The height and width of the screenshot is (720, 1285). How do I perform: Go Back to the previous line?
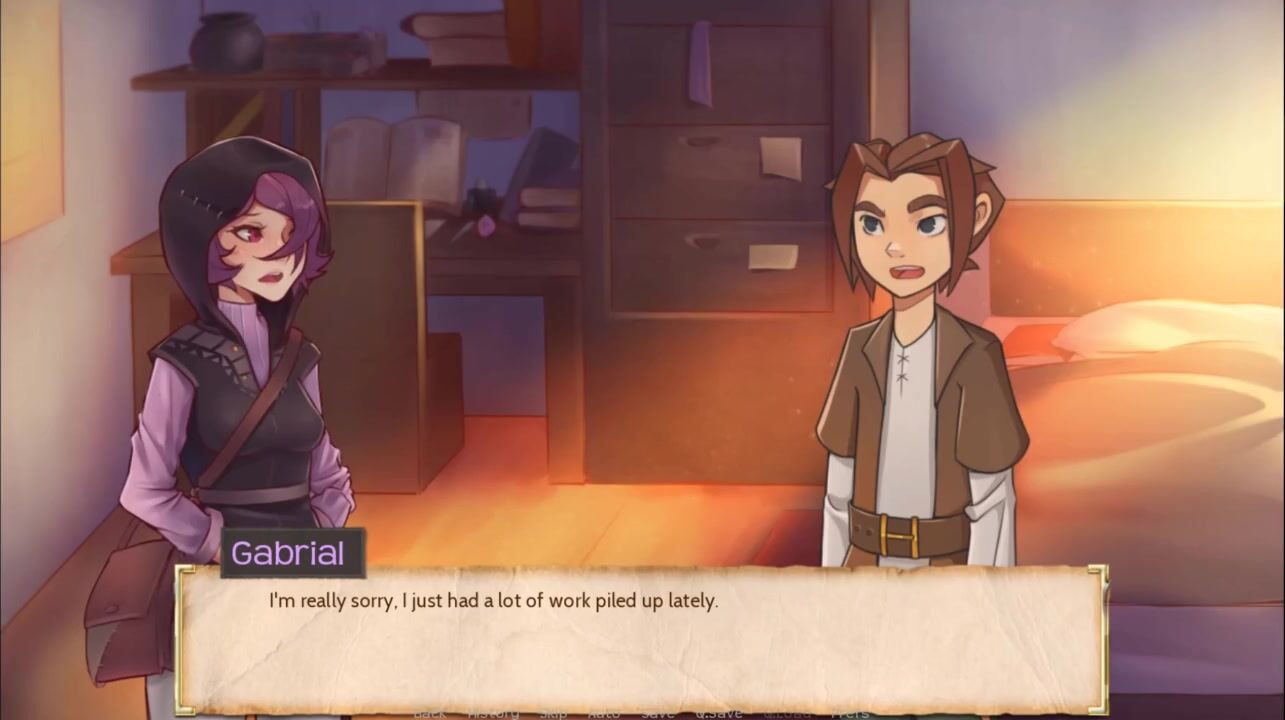pos(430,713)
